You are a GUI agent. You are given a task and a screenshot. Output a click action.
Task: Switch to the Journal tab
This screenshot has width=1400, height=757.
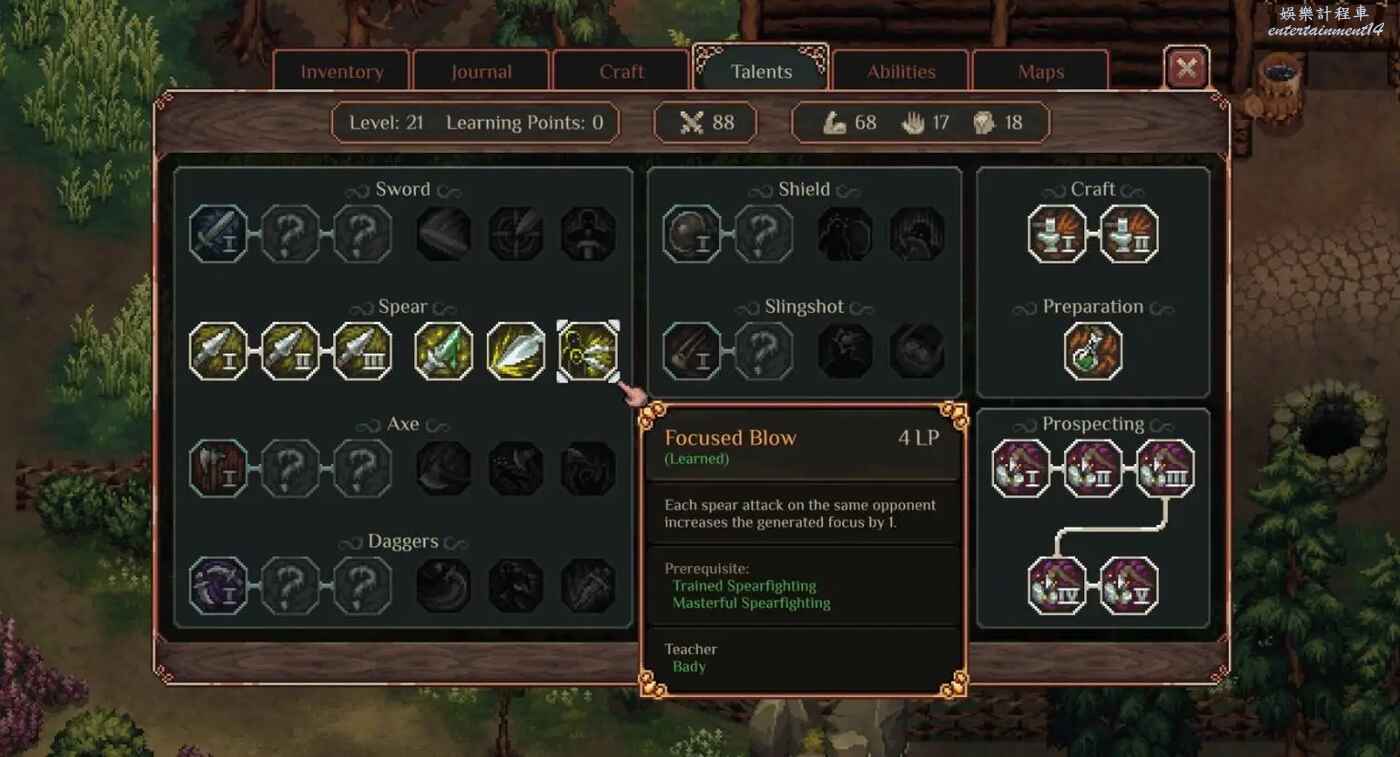pos(481,72)
